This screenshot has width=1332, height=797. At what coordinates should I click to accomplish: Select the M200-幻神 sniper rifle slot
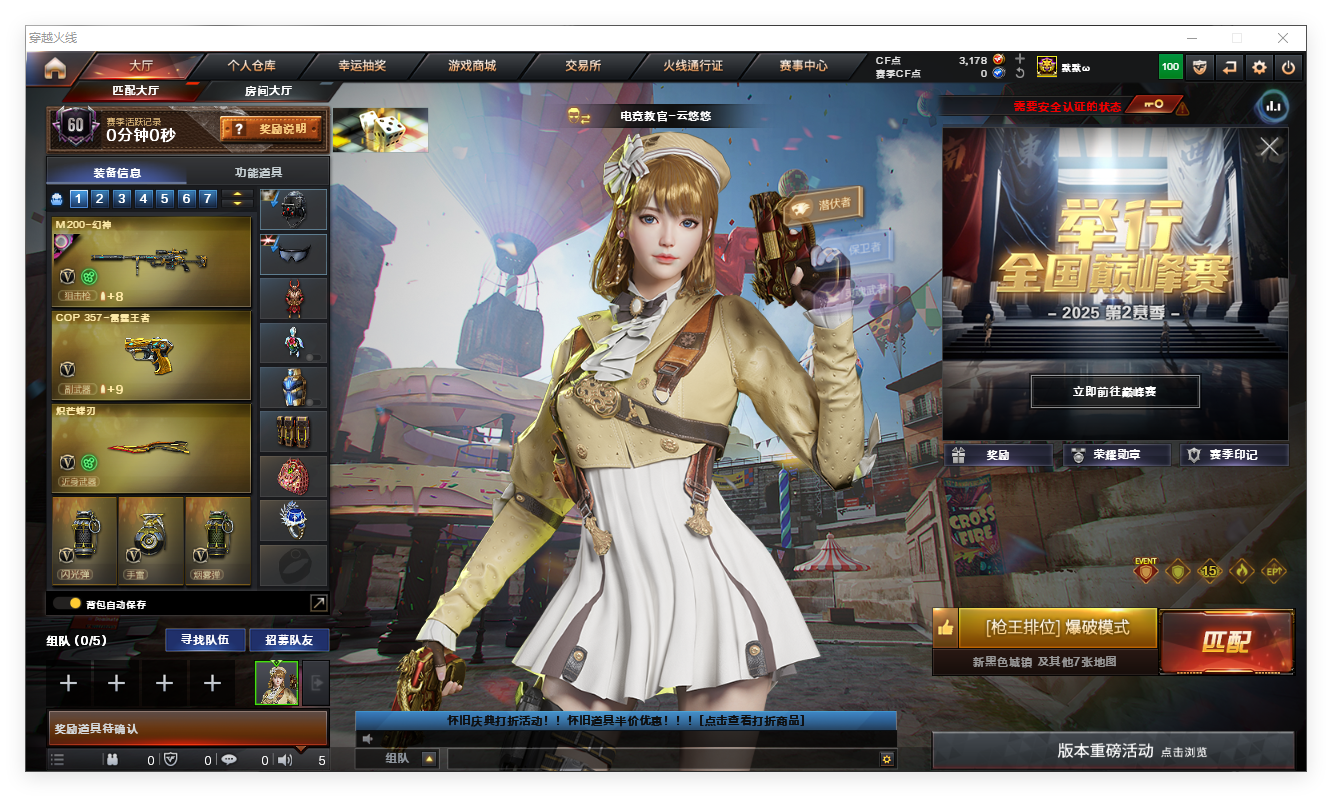coord(151,262)
